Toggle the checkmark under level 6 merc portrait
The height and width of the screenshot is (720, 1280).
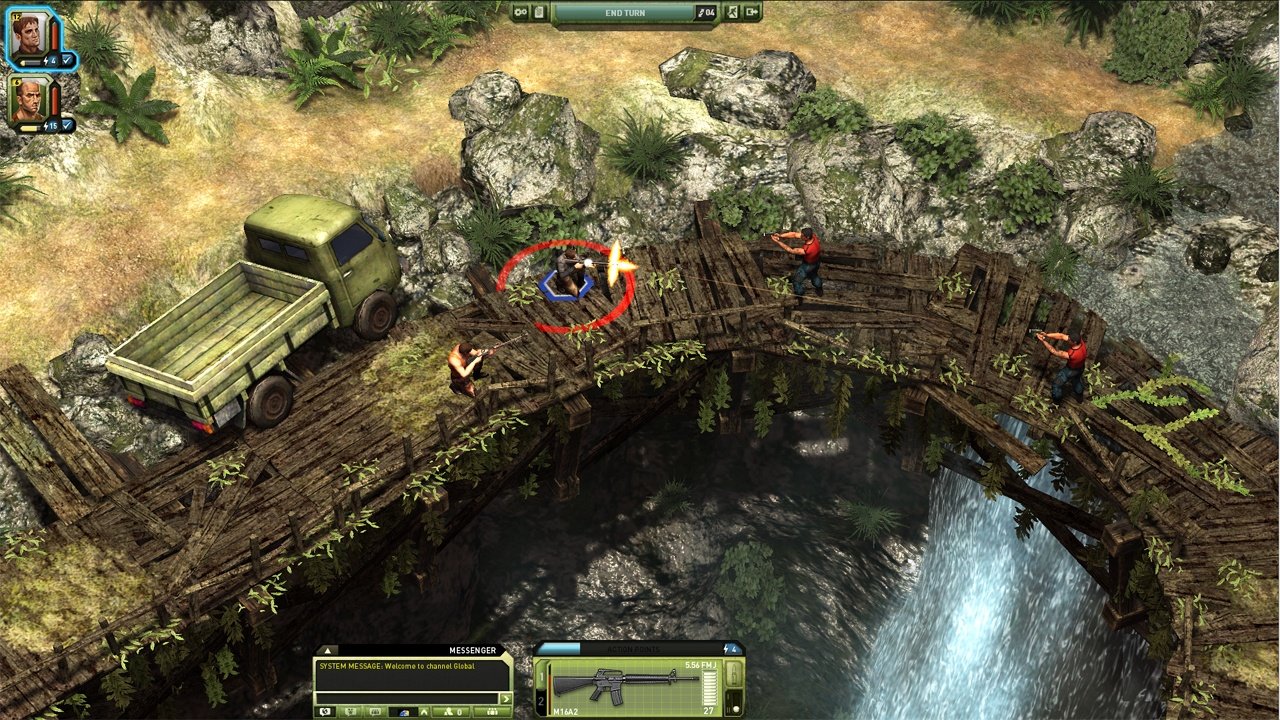67,126
